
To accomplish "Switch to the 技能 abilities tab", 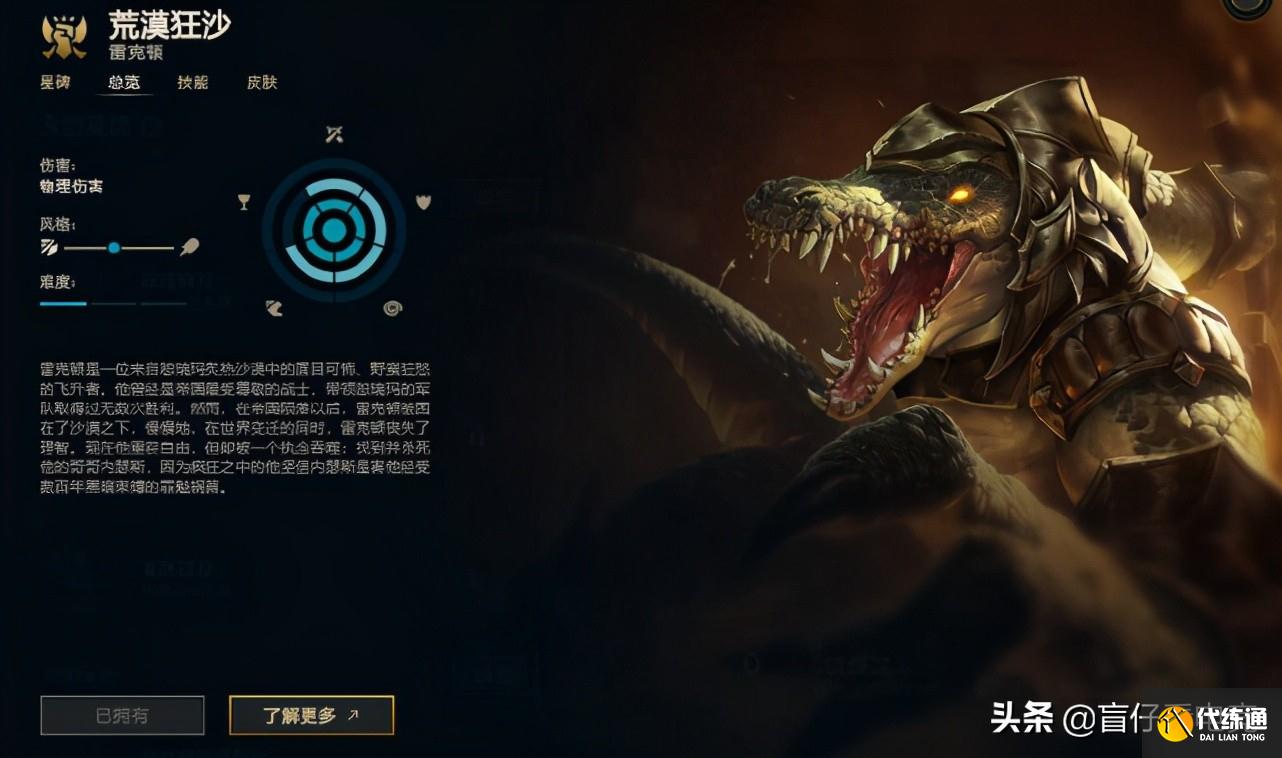I will pyautogui.click(x=192, y=83).
